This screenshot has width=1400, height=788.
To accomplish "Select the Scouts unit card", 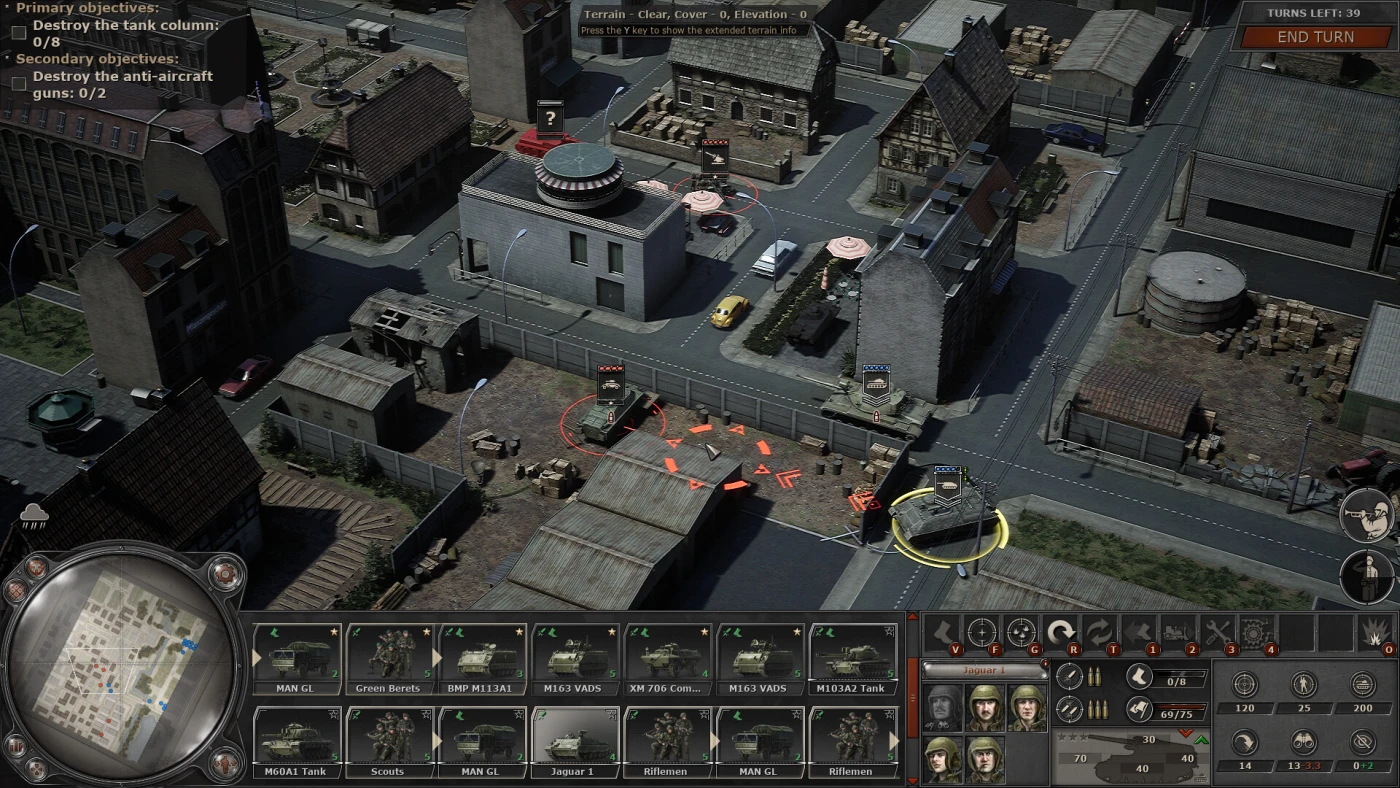I will click(x=388, y=740).
